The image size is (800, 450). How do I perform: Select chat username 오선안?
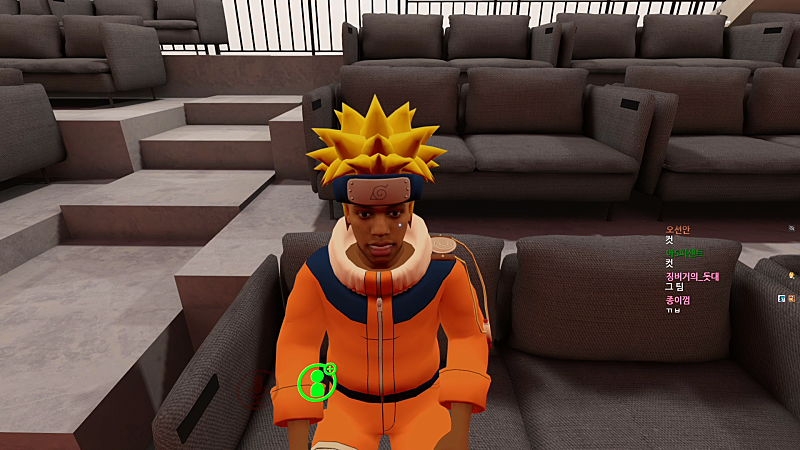pos(678,230)
